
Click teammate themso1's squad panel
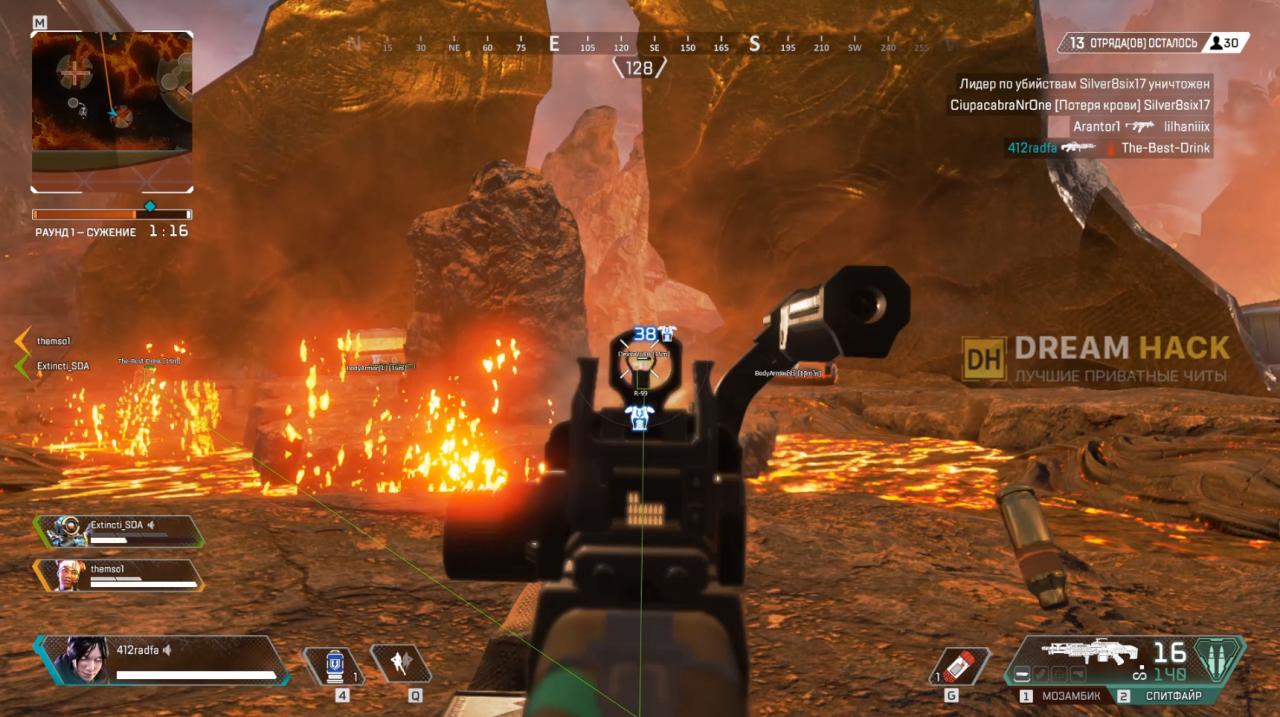(118, 574)
